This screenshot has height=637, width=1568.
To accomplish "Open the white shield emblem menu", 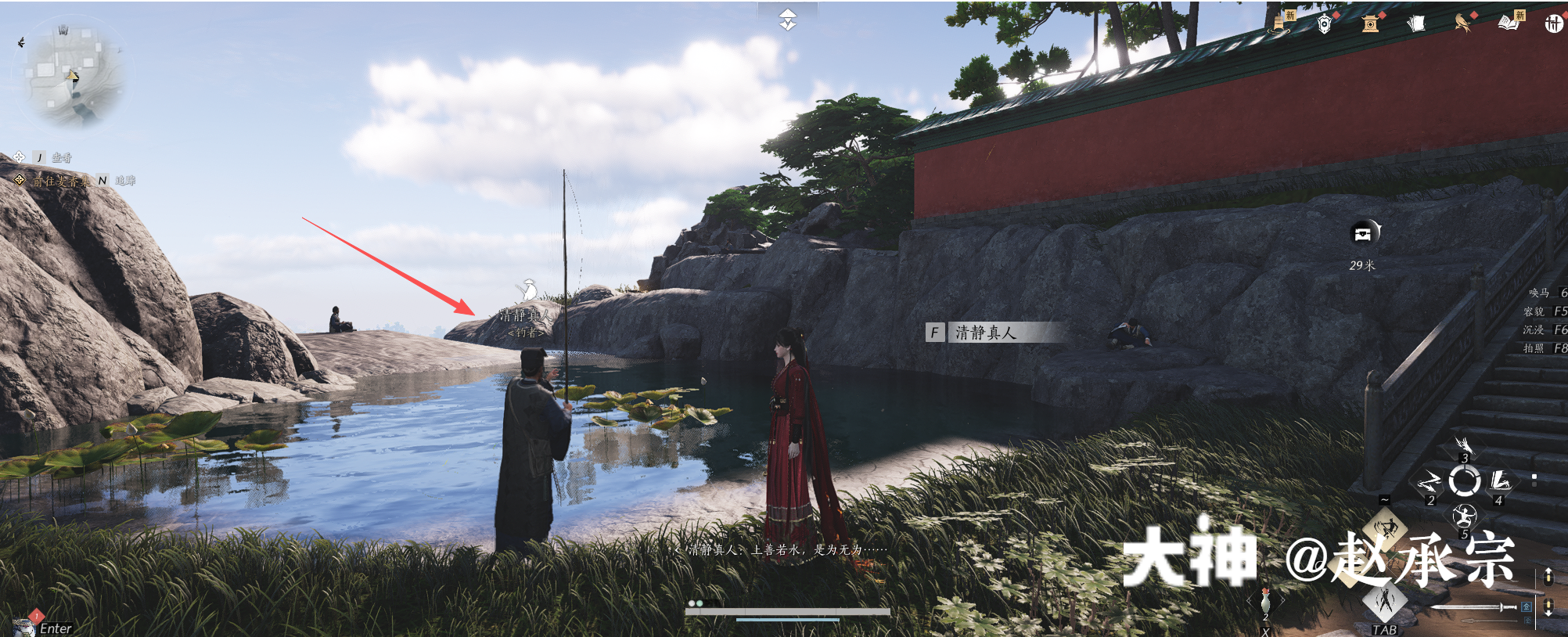I will (x=1324, y=24).
